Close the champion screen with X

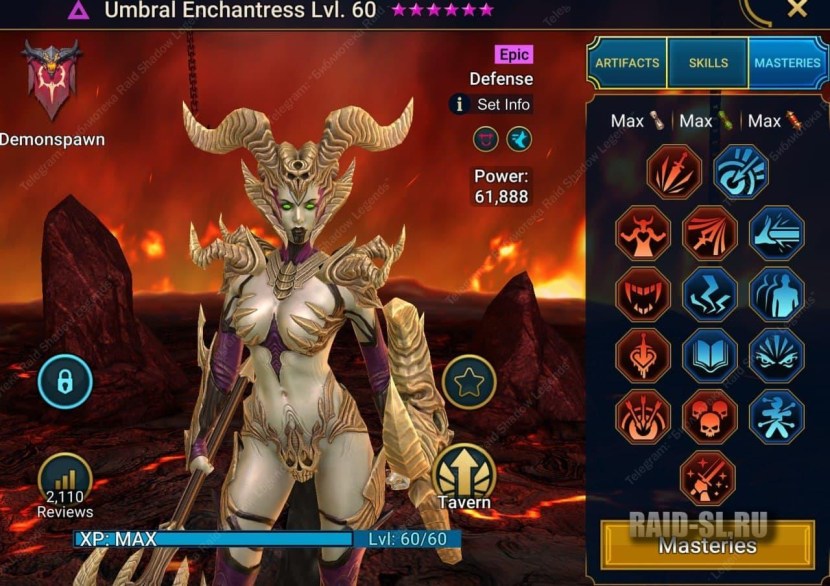point(796,10)
